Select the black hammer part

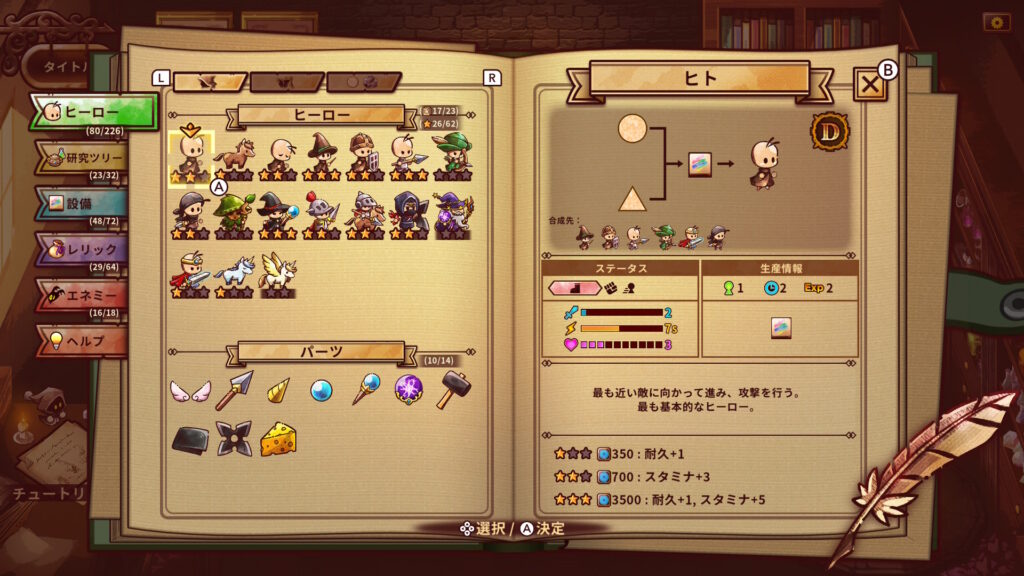pyautogui.click(x=453, y=390)
